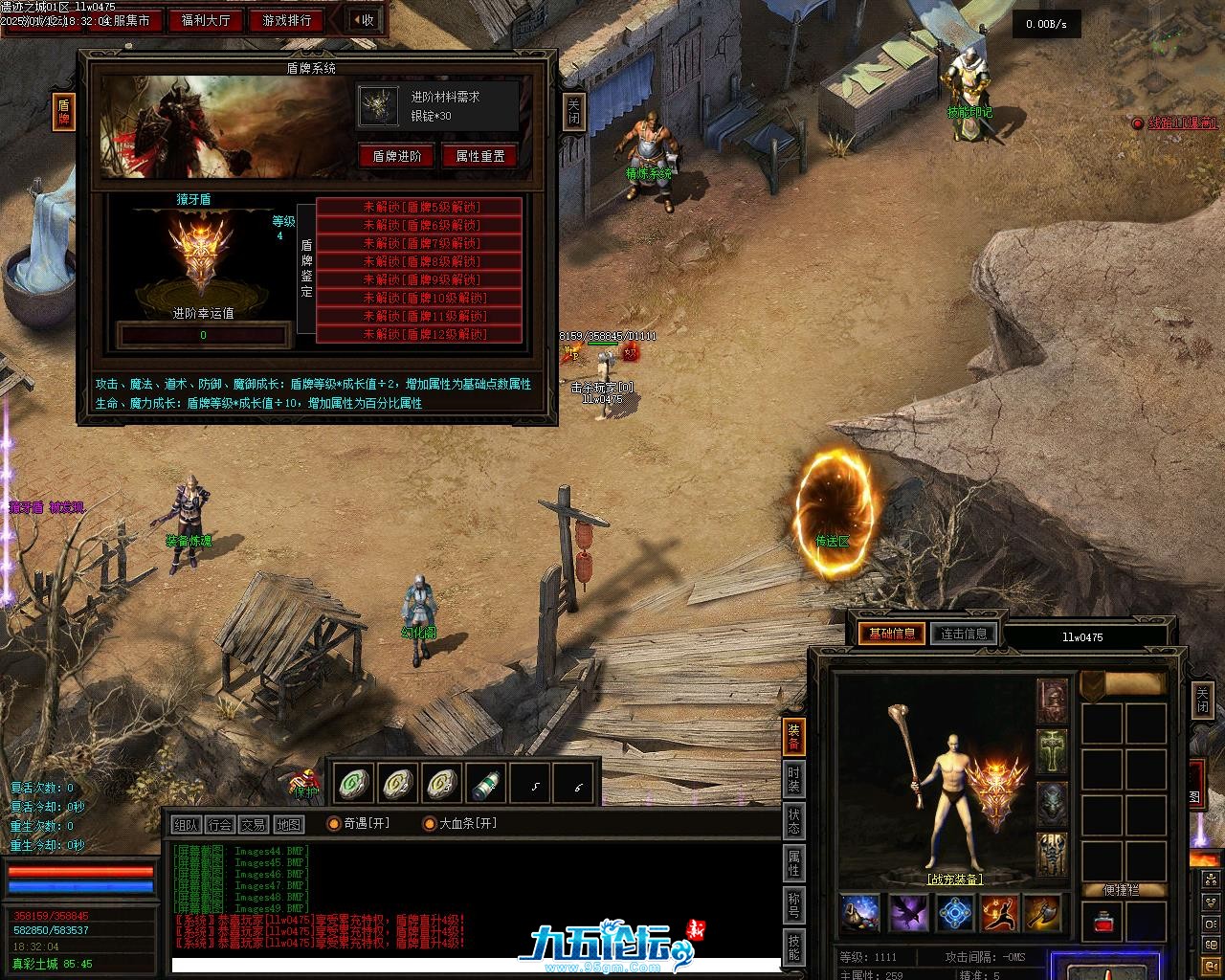Select the 基础信息 basic info tab

(x=891, y=633)
